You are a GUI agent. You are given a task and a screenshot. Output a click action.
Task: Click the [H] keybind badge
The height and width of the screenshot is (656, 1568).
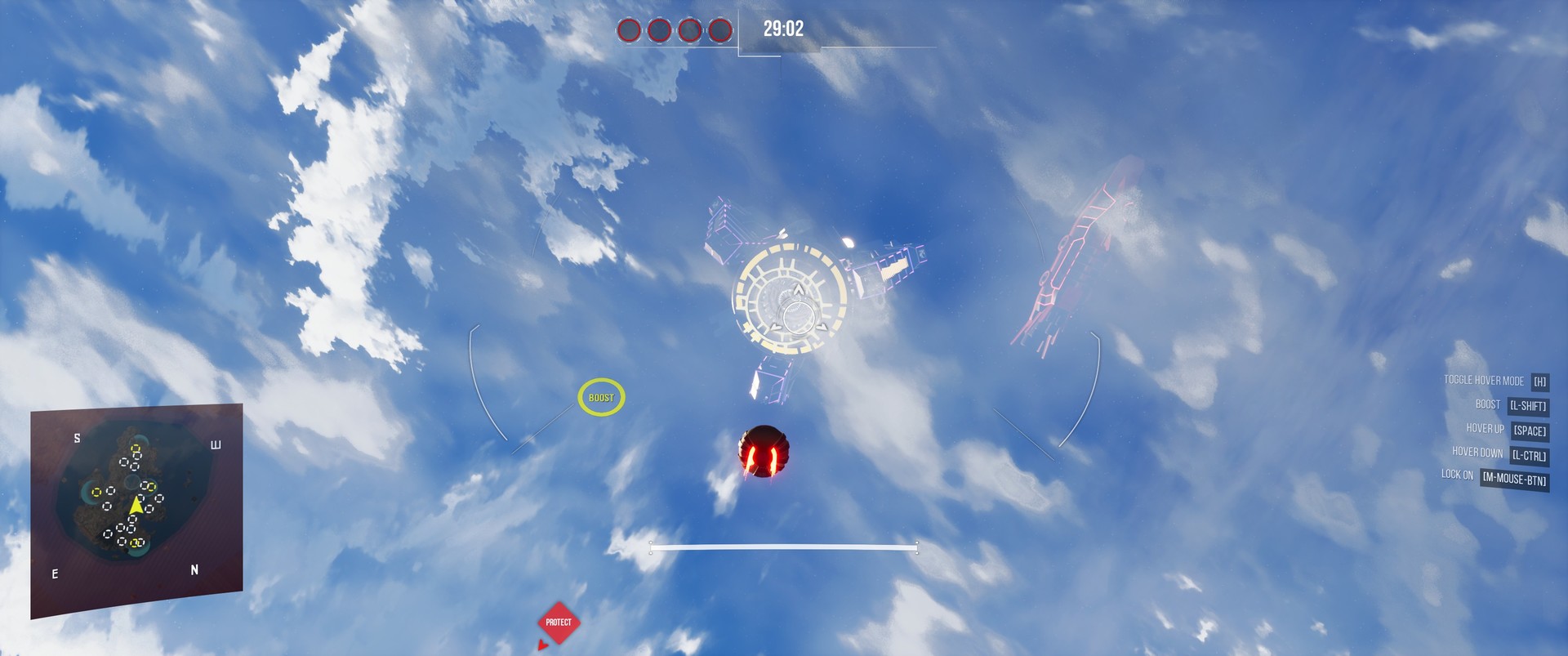(1539, 380)
